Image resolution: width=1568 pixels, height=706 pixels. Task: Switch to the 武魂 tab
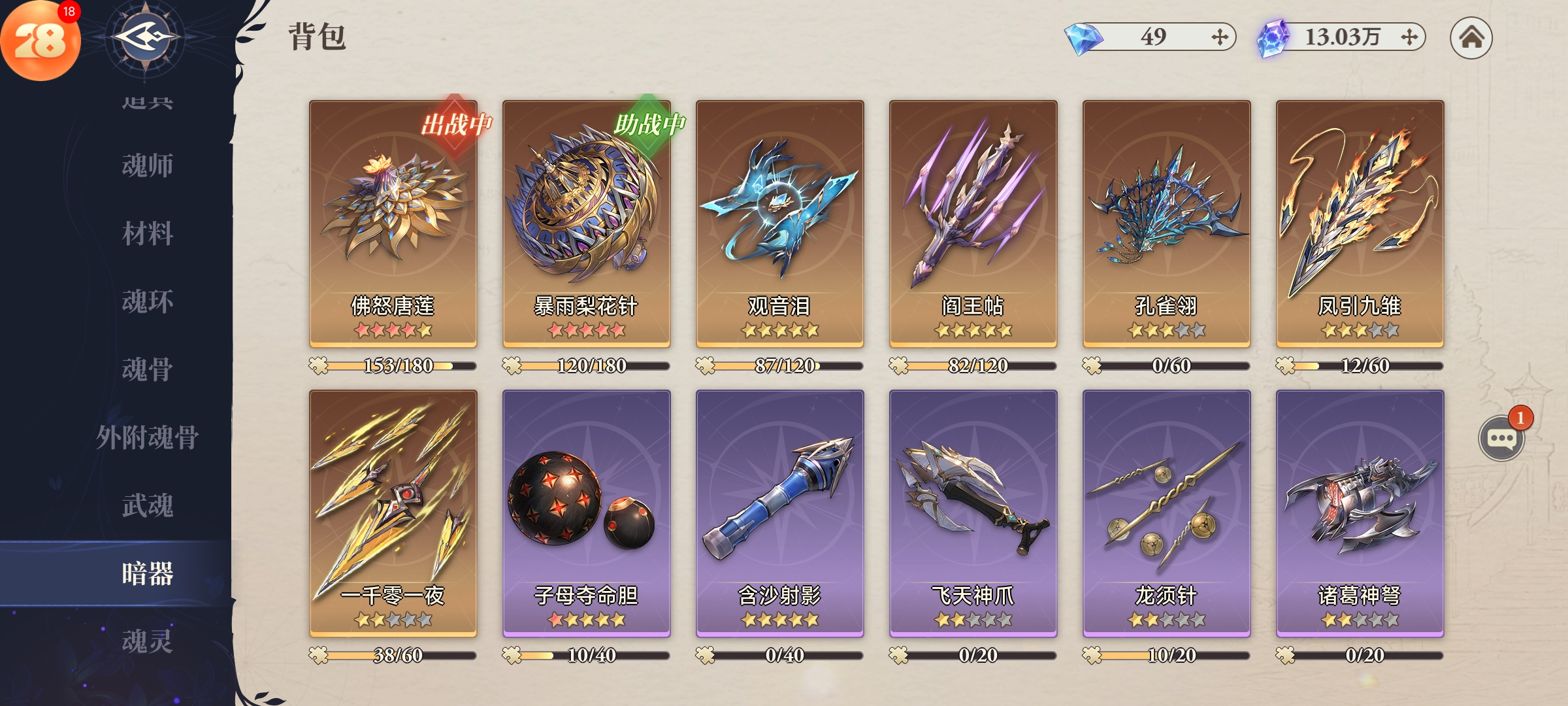pyautogui.click(x=148, y=505)
